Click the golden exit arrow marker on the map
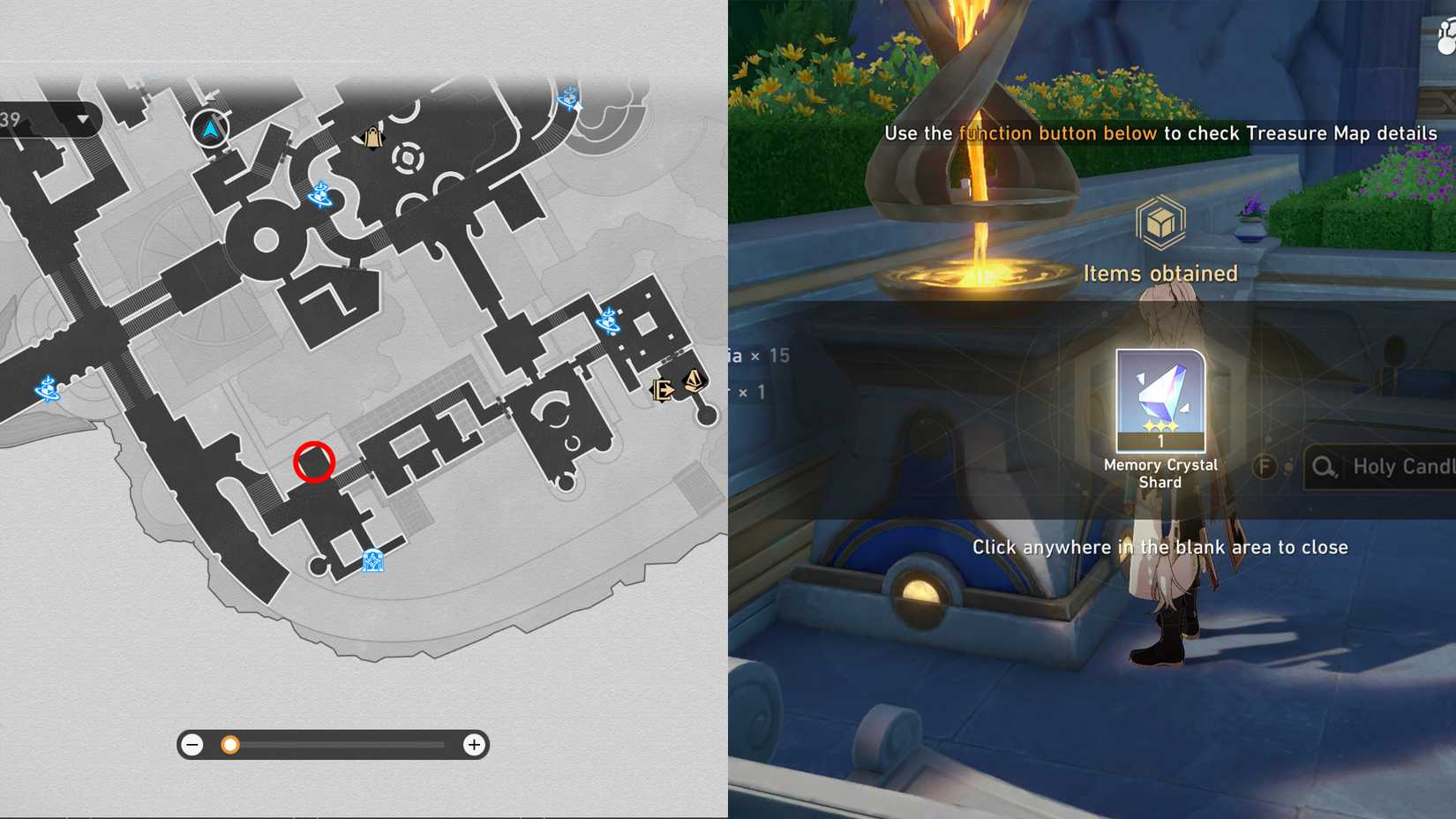This screenshot has height=819, width=1456. tap(662, 390)
